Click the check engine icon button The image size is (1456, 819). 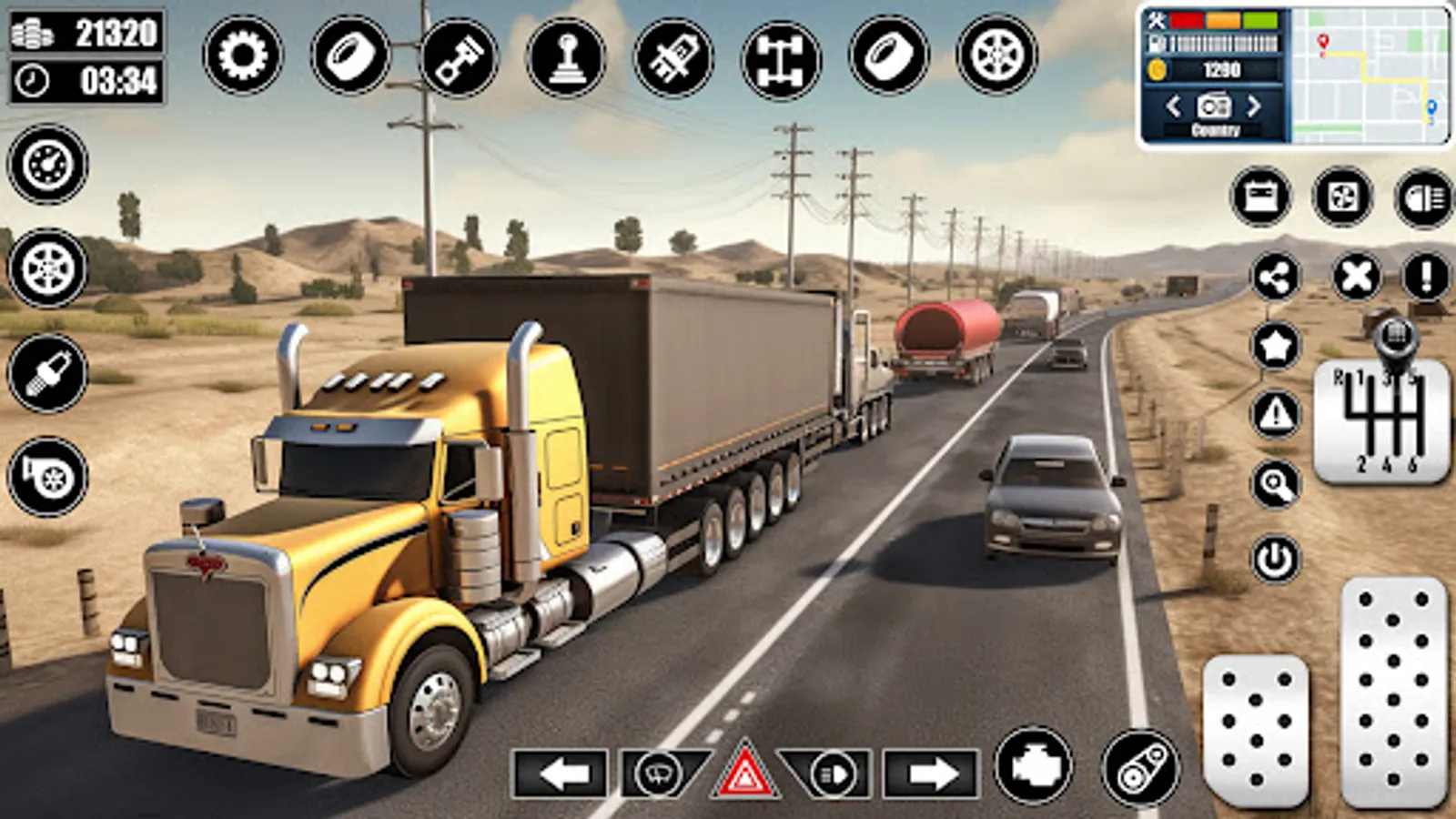click(1035, 767)
